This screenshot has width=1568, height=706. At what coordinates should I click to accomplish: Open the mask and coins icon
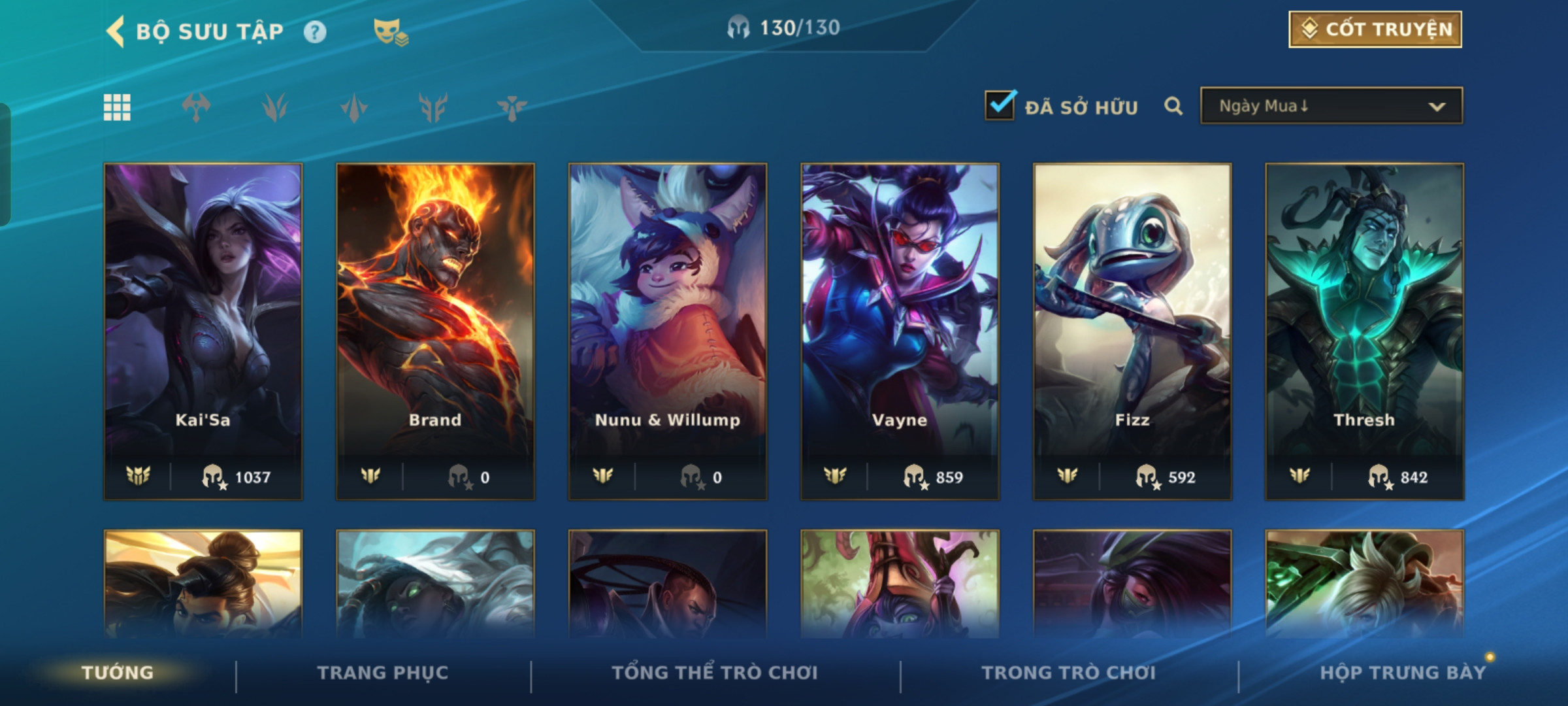(390, 32)
